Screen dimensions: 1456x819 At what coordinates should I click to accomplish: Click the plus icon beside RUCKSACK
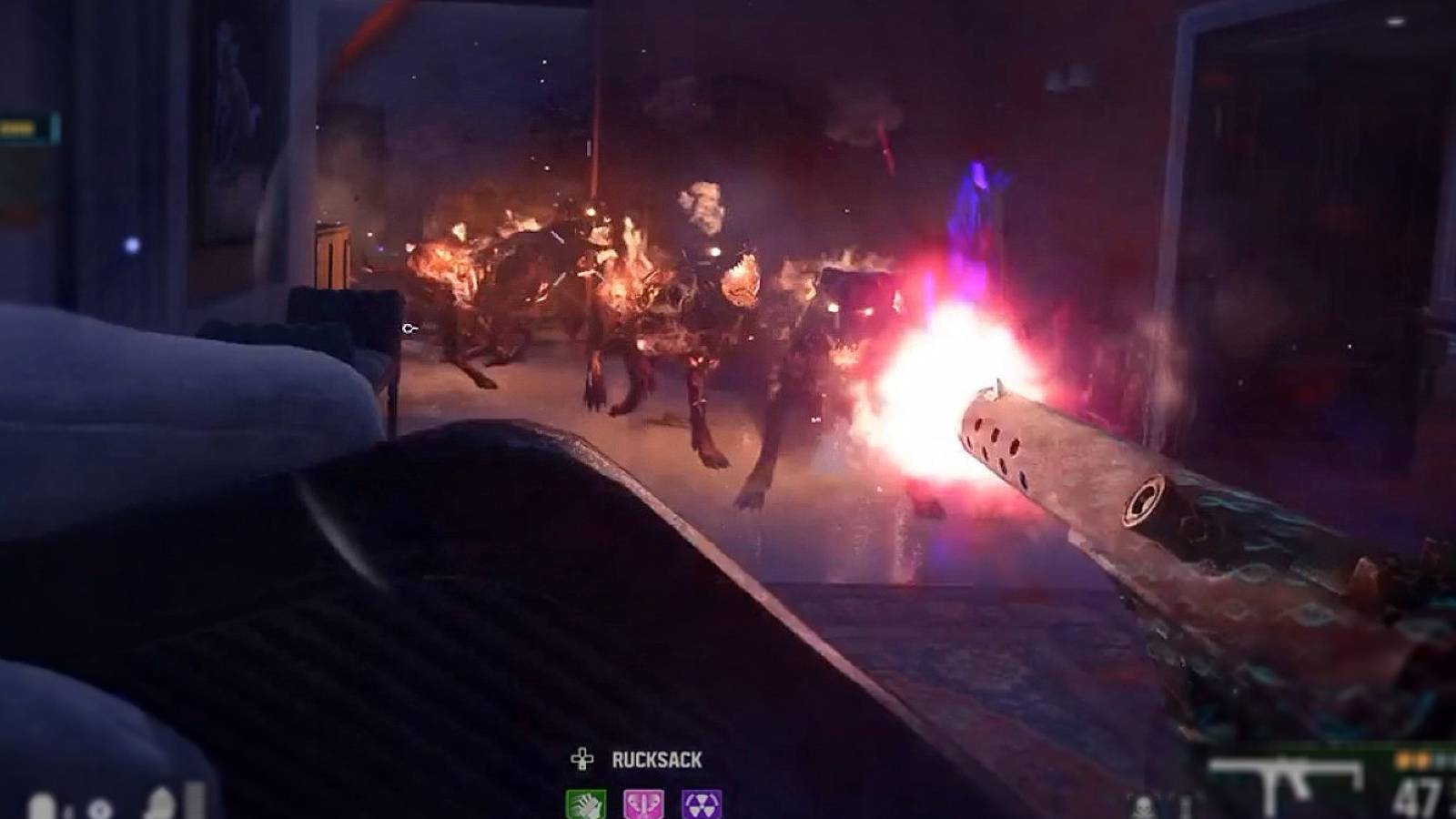coord(580,757)
